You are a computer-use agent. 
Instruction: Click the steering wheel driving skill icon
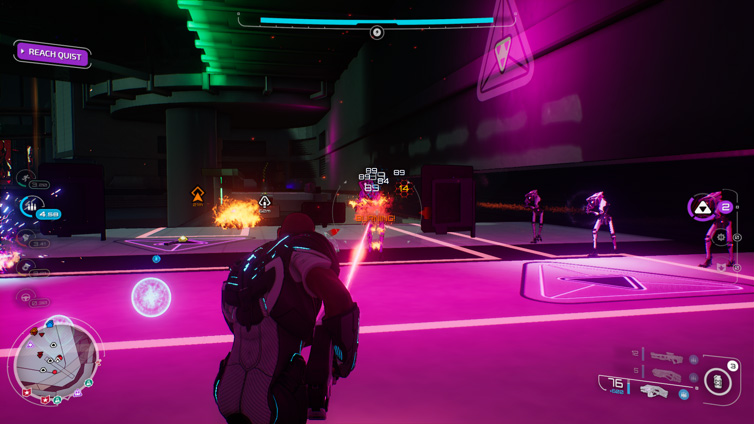coord(26,297)
